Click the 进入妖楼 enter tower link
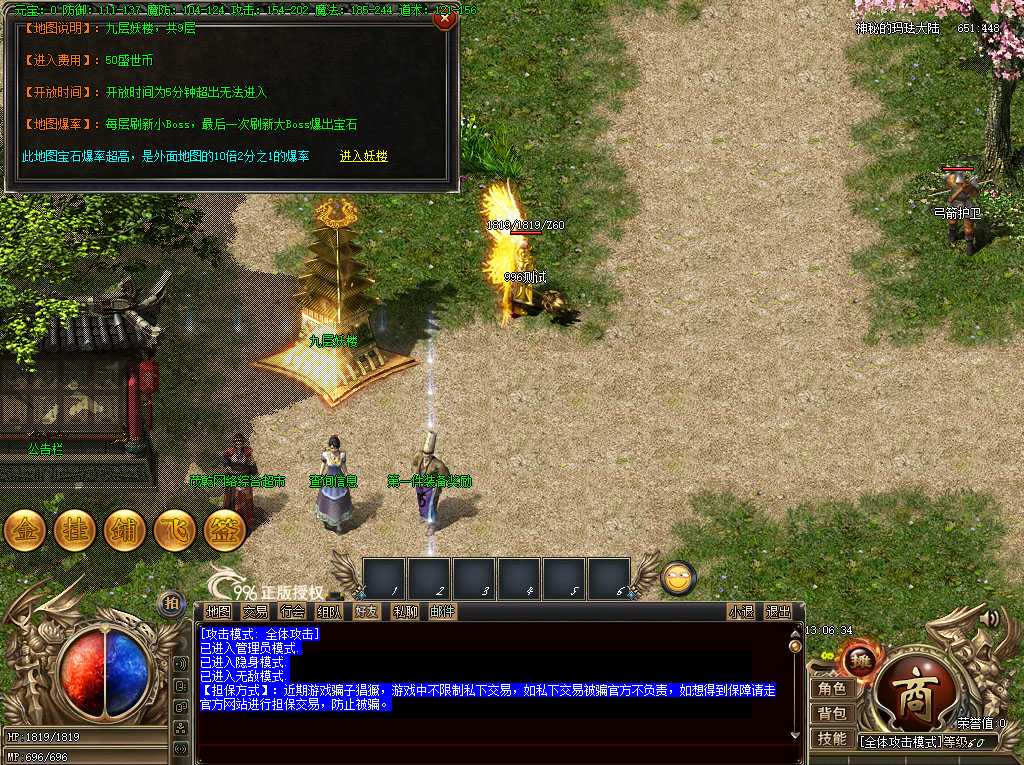Image resolution: width=1024 pixels, height=765 pixels. pyautogui.click(x=364, y=156)
